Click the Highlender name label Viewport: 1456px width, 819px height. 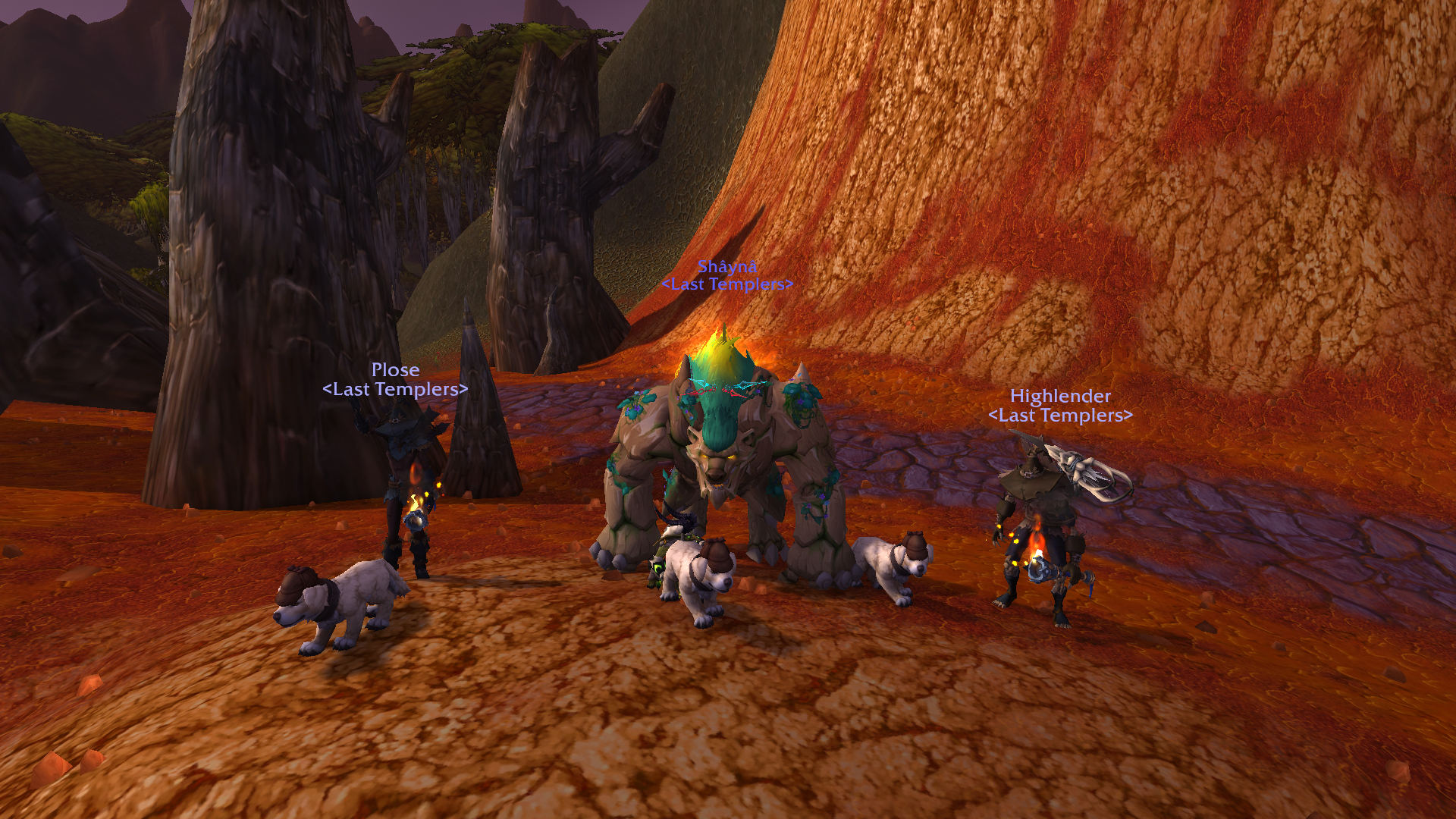pyautogui.click(x=1060, y=396)
